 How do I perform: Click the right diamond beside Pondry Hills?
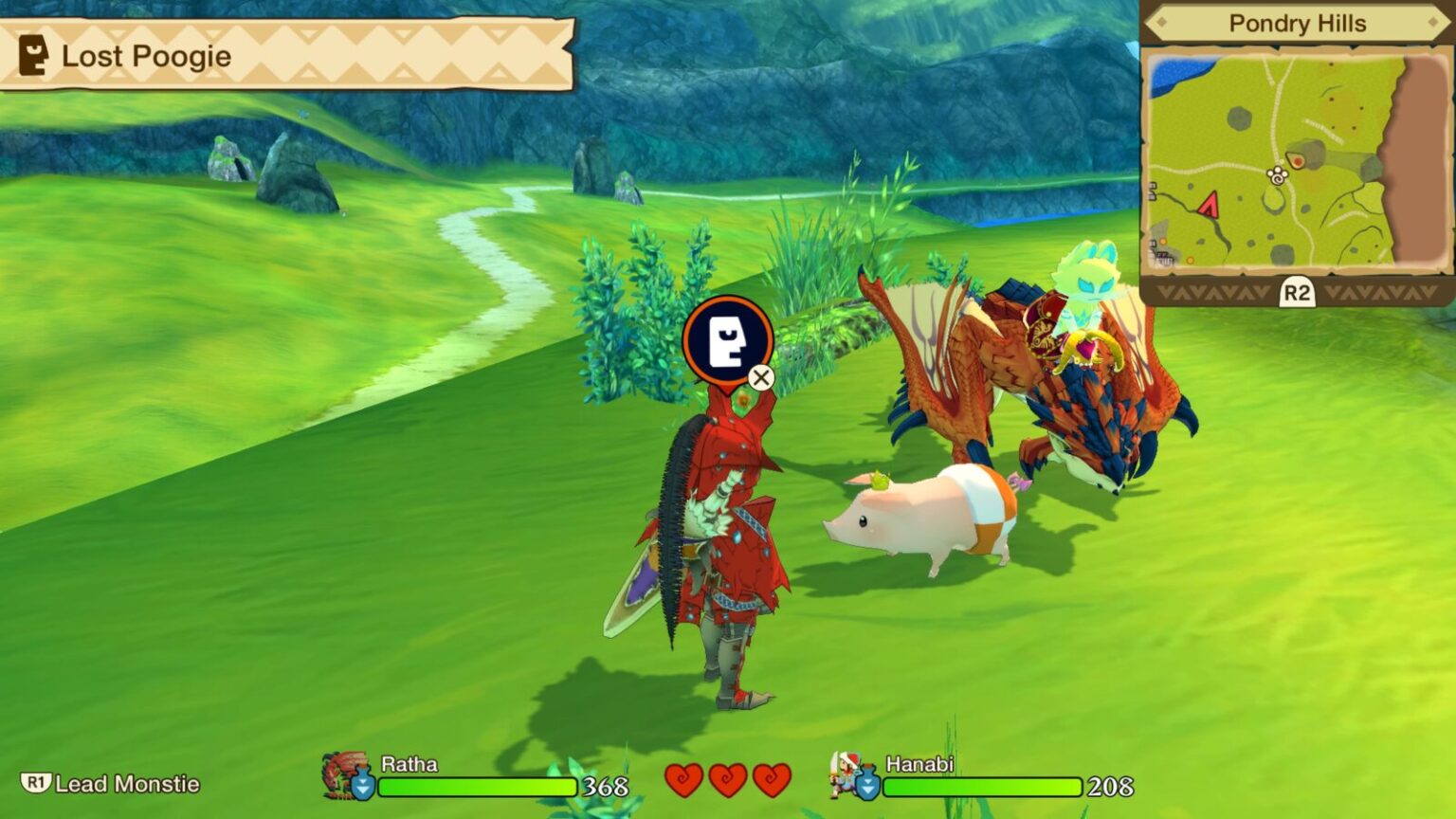(1432, 24)
